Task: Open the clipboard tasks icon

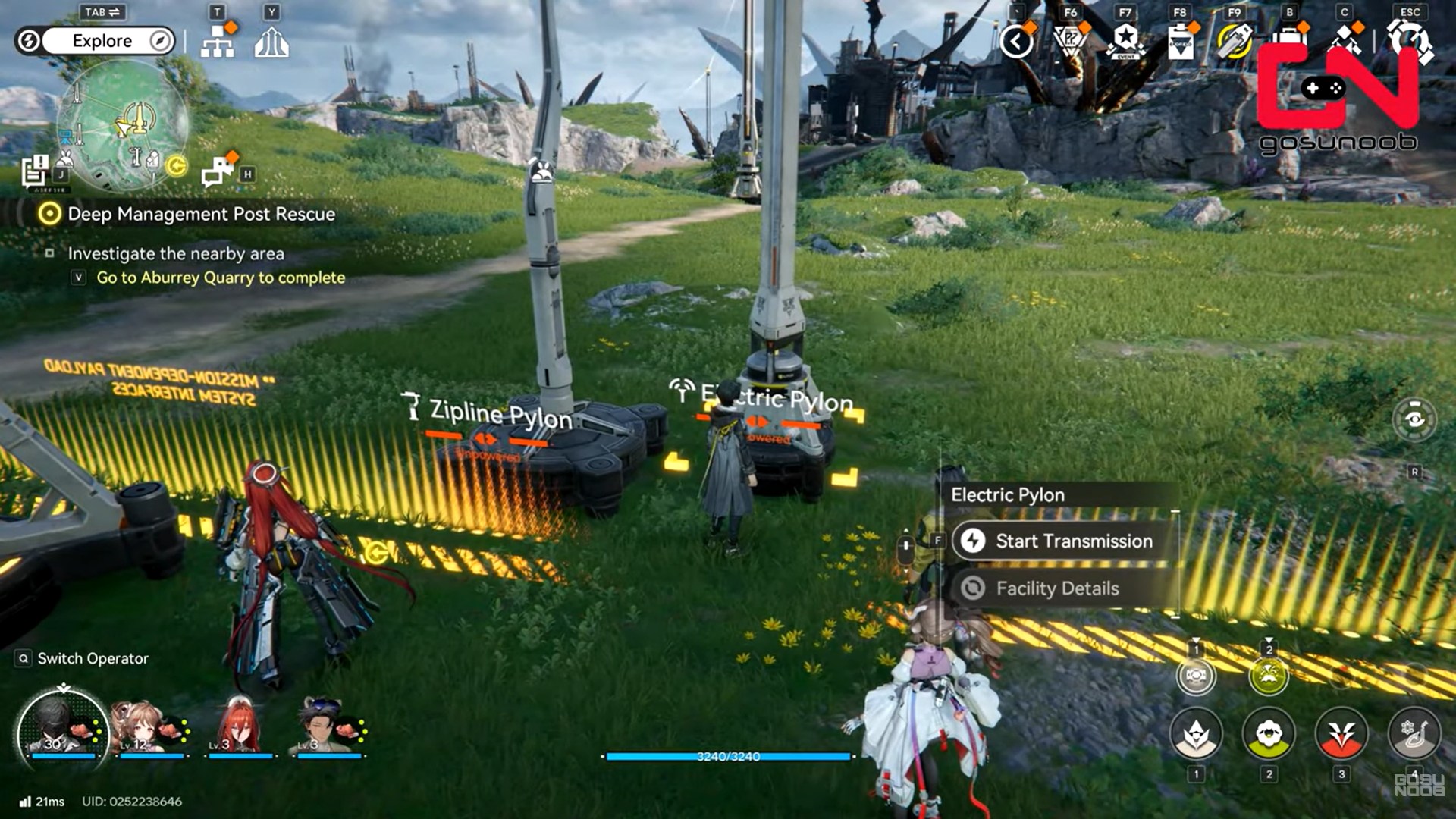Action: pos(1180,42)
